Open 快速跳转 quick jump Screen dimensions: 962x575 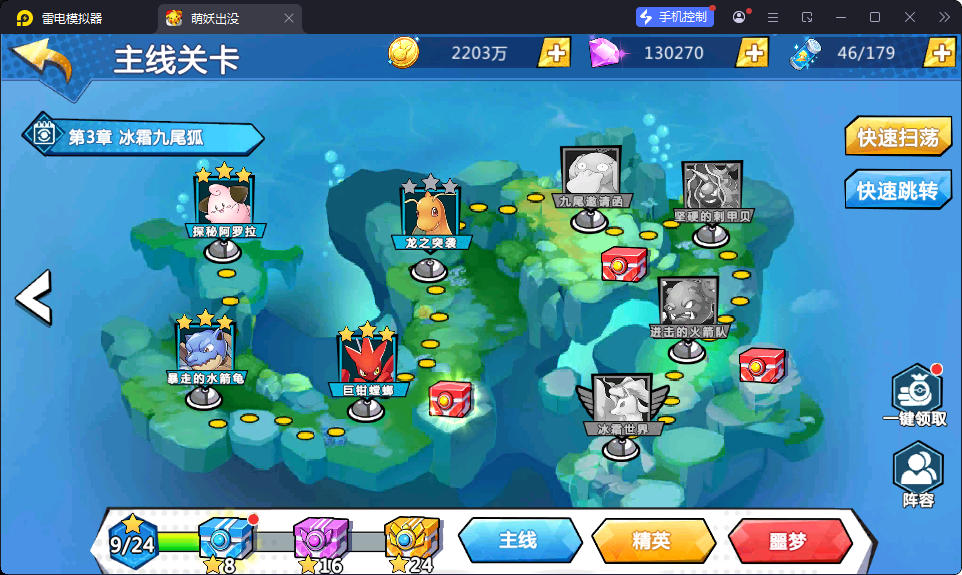tap(898, 190)
